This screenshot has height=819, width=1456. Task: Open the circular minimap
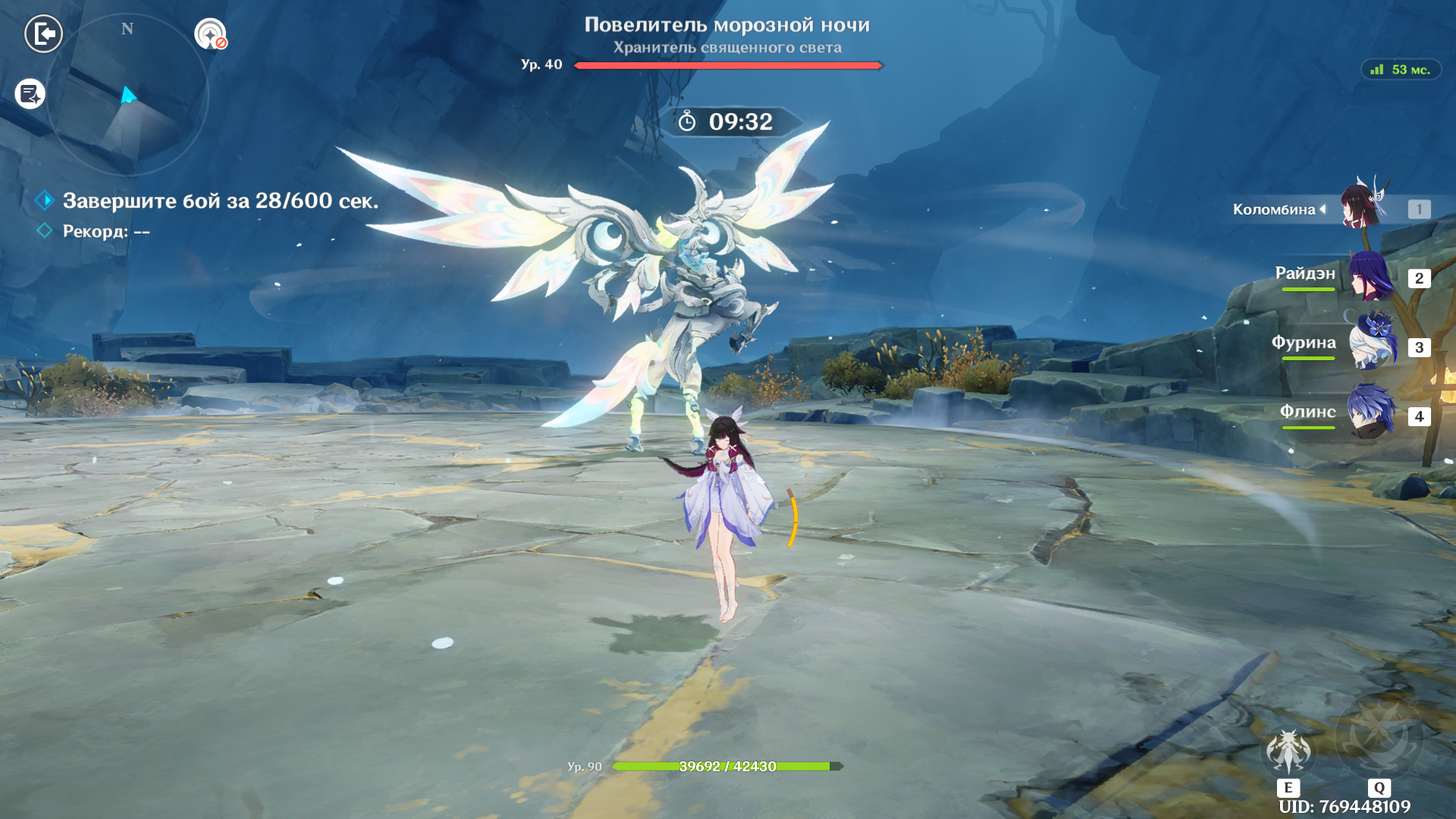click(127, 96)
